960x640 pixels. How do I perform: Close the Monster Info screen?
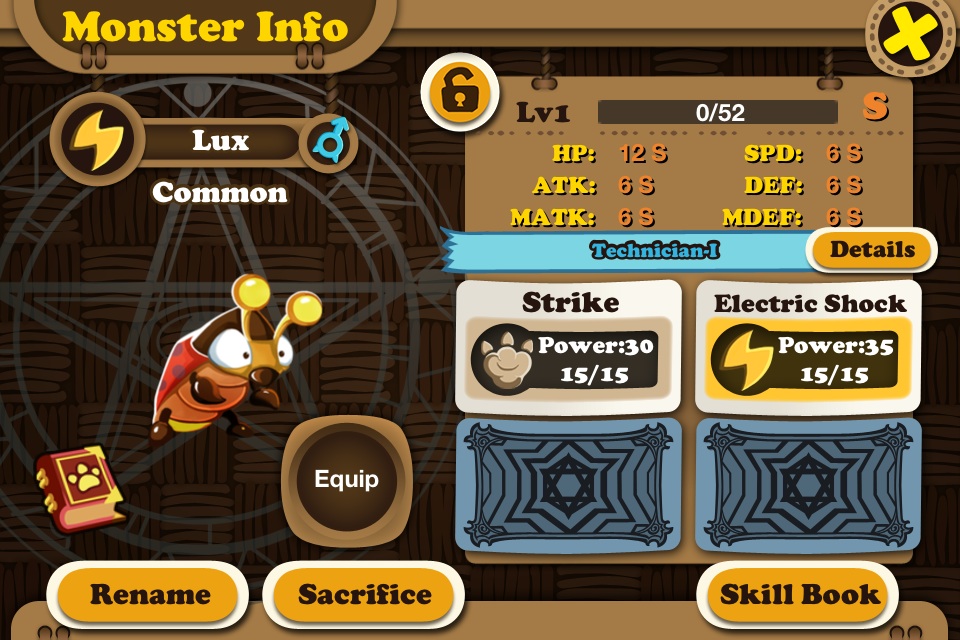[x=910, y=35]
